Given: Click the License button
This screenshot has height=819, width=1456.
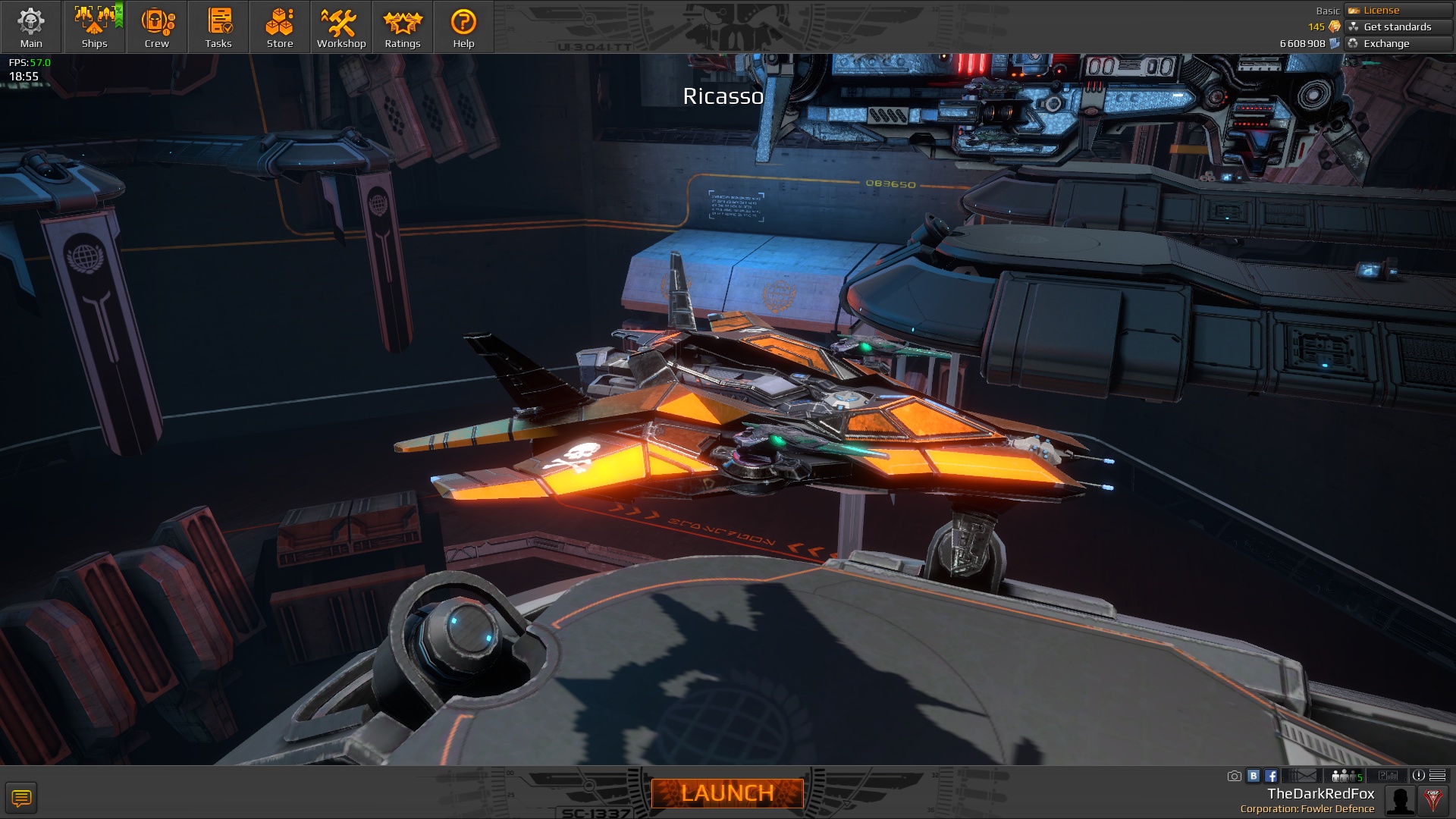Looking at the screenshot, I should pos(1398,10).
